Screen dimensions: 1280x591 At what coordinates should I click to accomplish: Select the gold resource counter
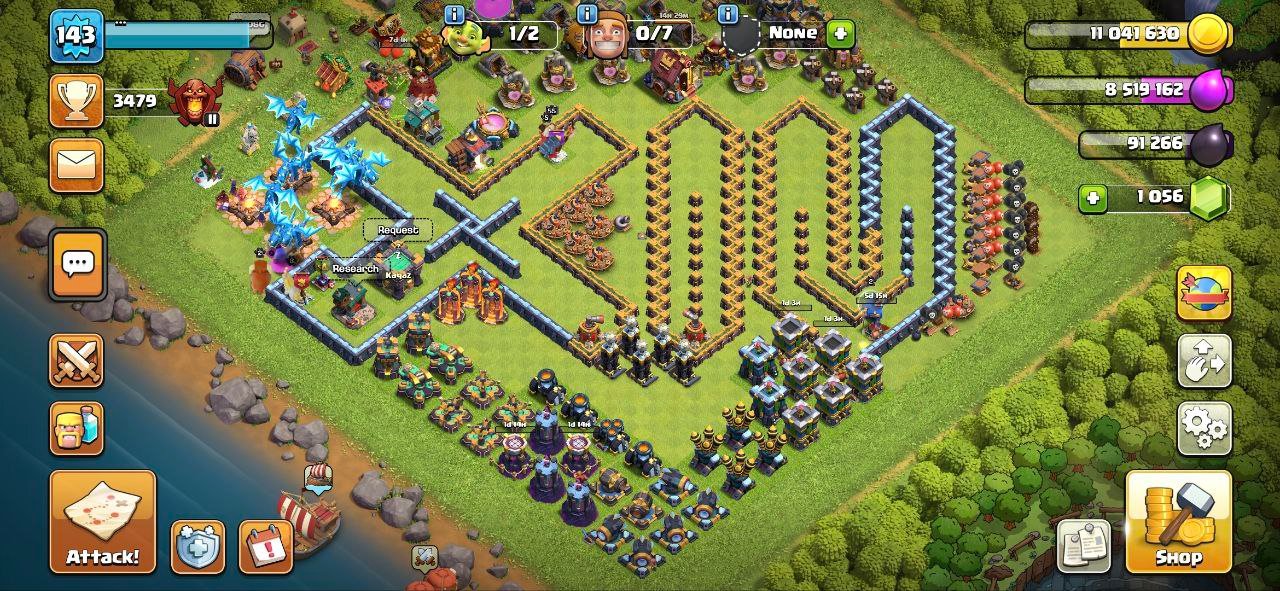coord(1128,34)
